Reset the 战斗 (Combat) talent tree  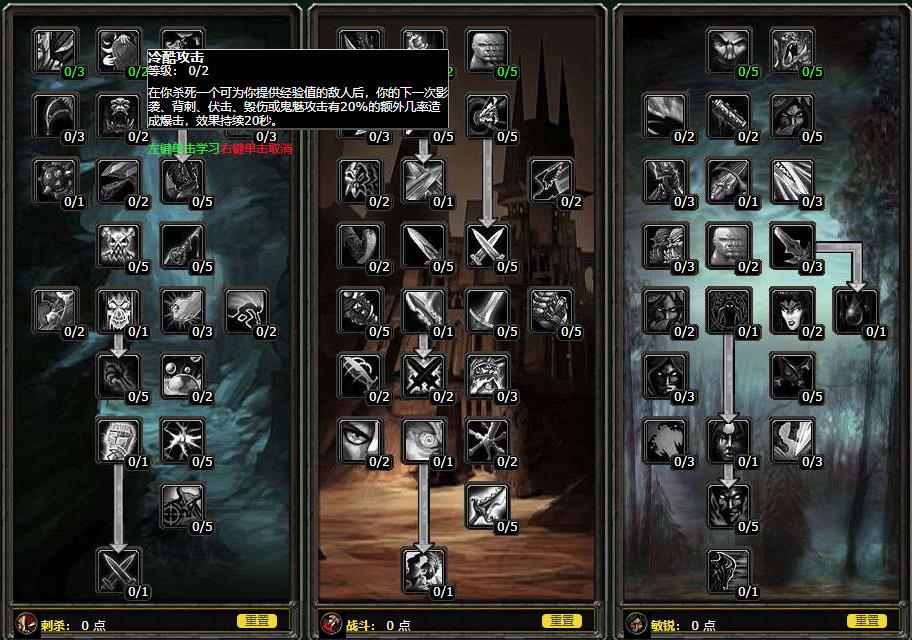(563, 621)
